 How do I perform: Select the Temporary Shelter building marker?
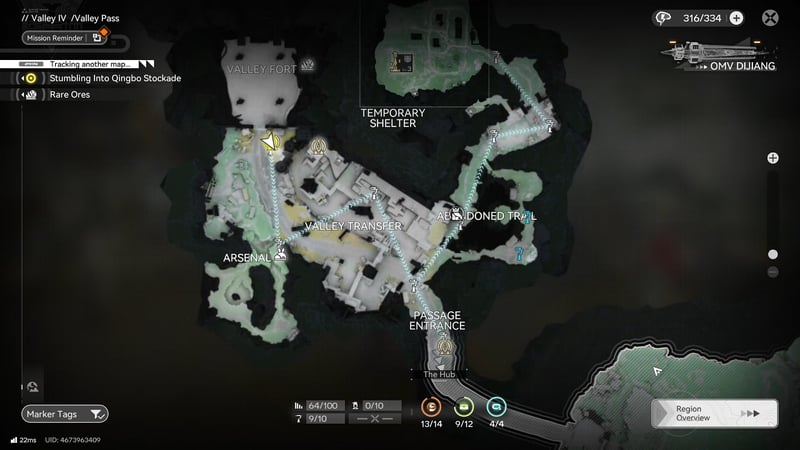tap(400, 64)
